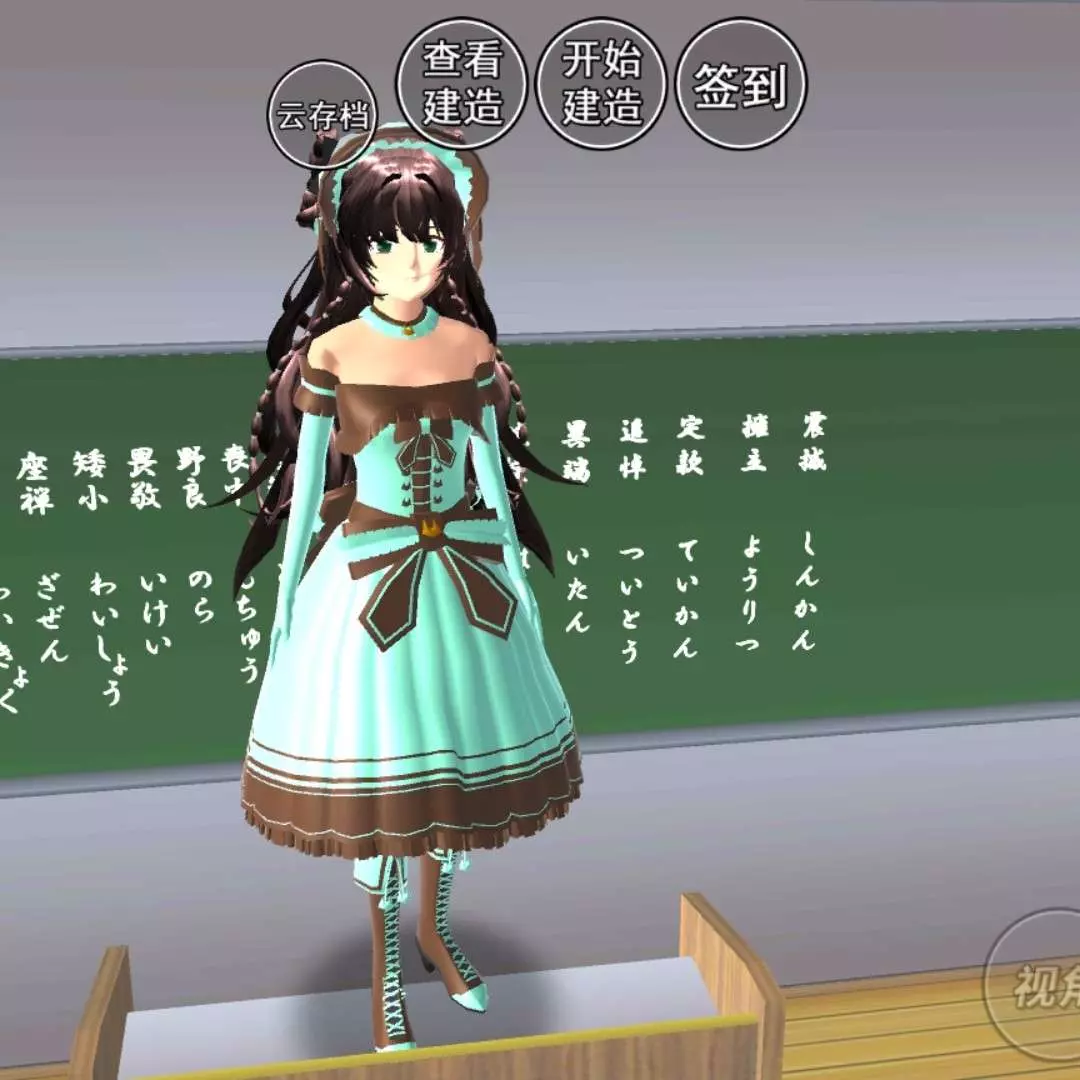1080x1080 pixels.
Task: Switch camera with the 视角 button
Action: [x=1040, y=985]
